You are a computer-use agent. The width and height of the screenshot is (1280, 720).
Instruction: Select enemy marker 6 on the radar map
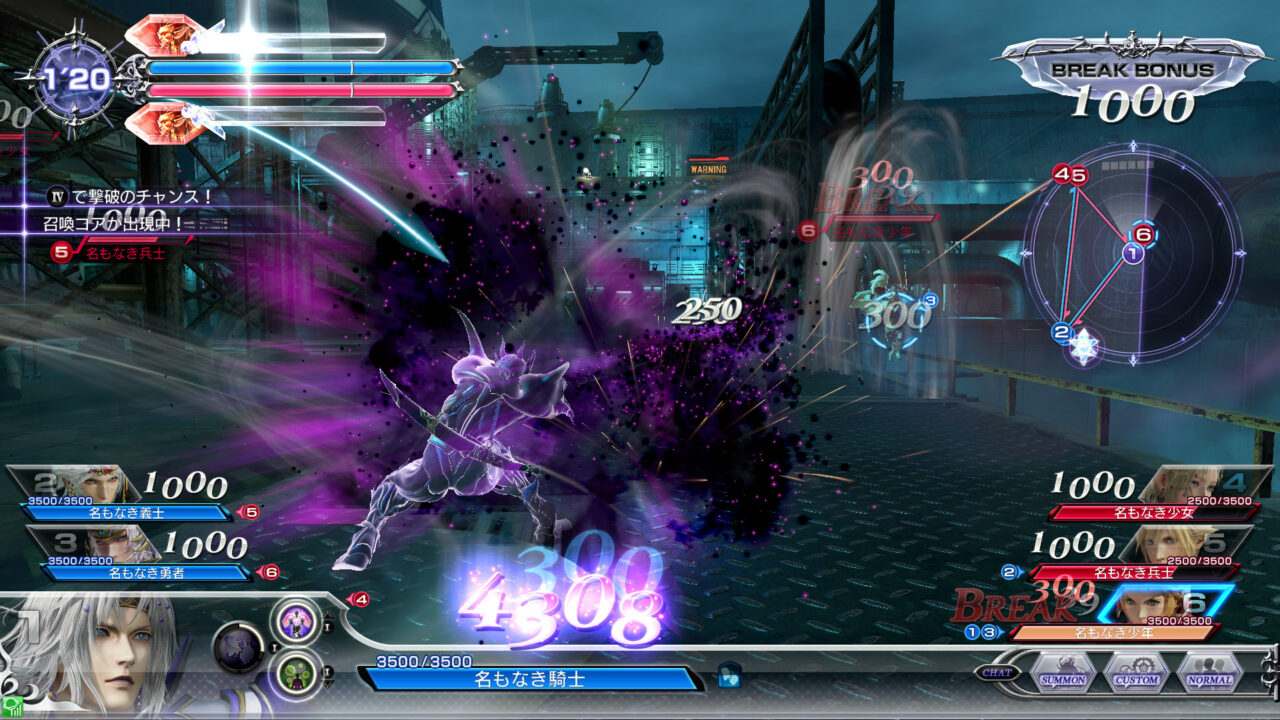pos(1141,234)
